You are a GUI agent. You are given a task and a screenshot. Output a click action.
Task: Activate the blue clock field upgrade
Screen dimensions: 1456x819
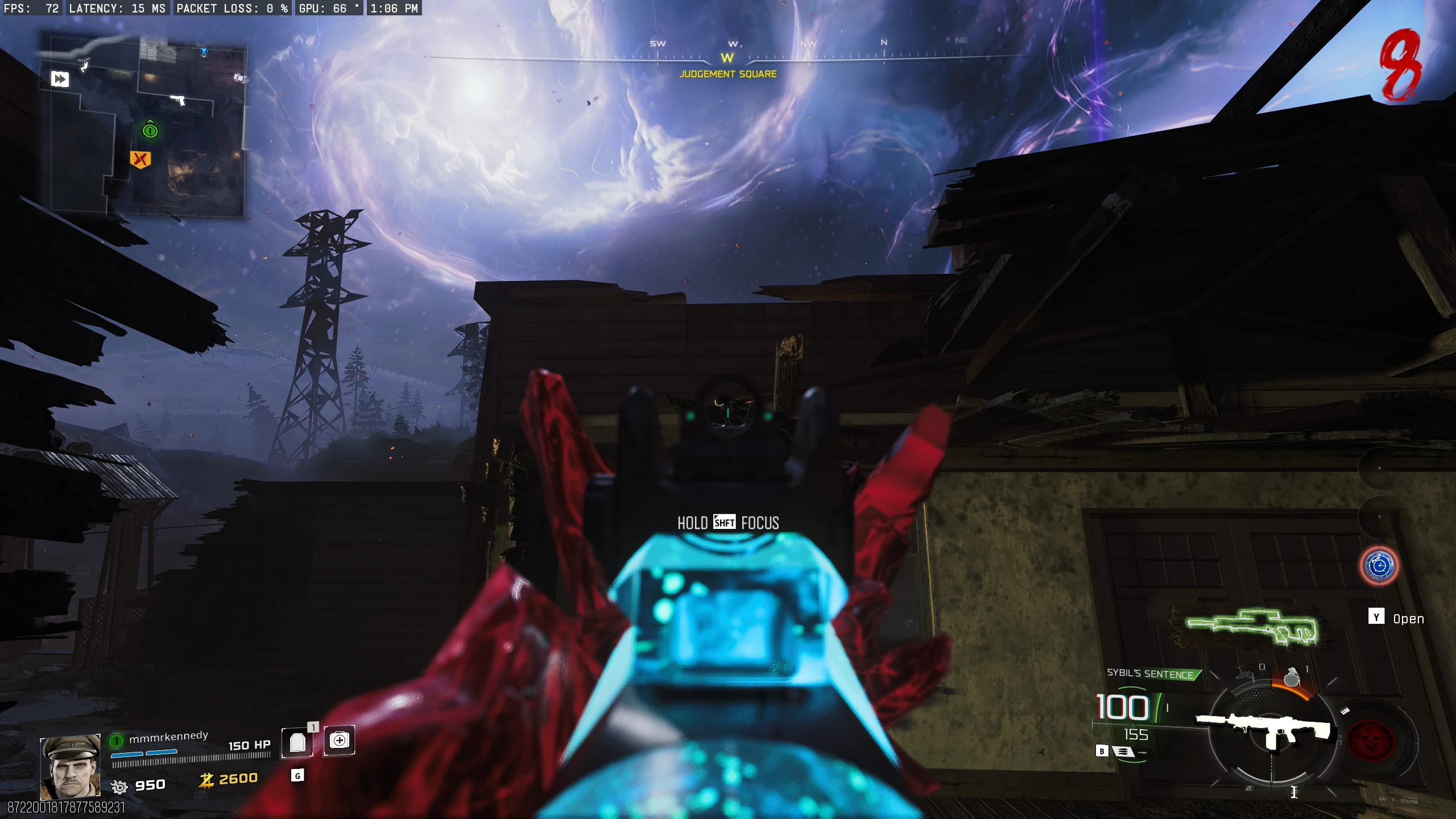[1379, 565]
